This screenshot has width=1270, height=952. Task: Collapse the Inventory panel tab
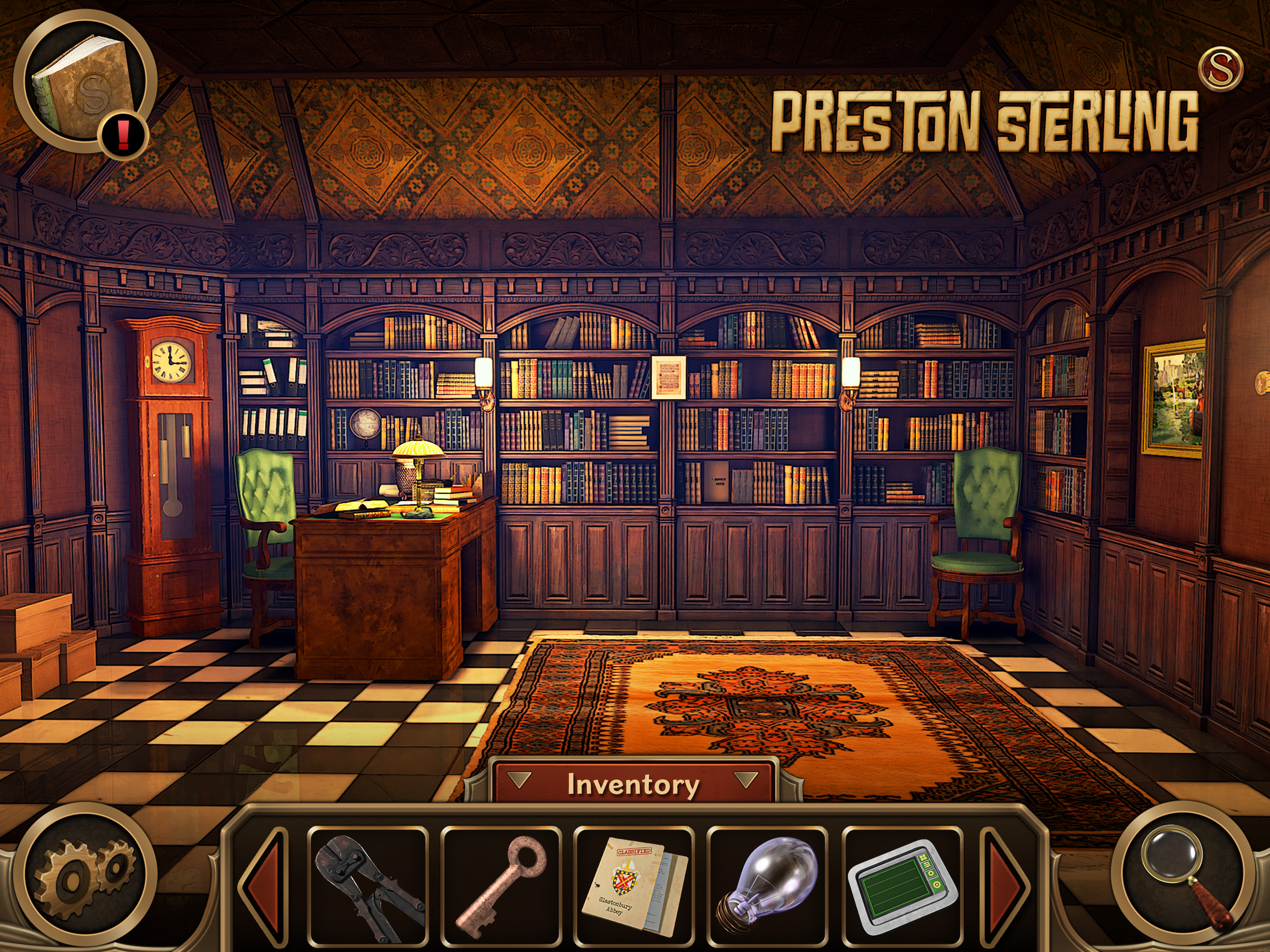[x=632, y=784]
